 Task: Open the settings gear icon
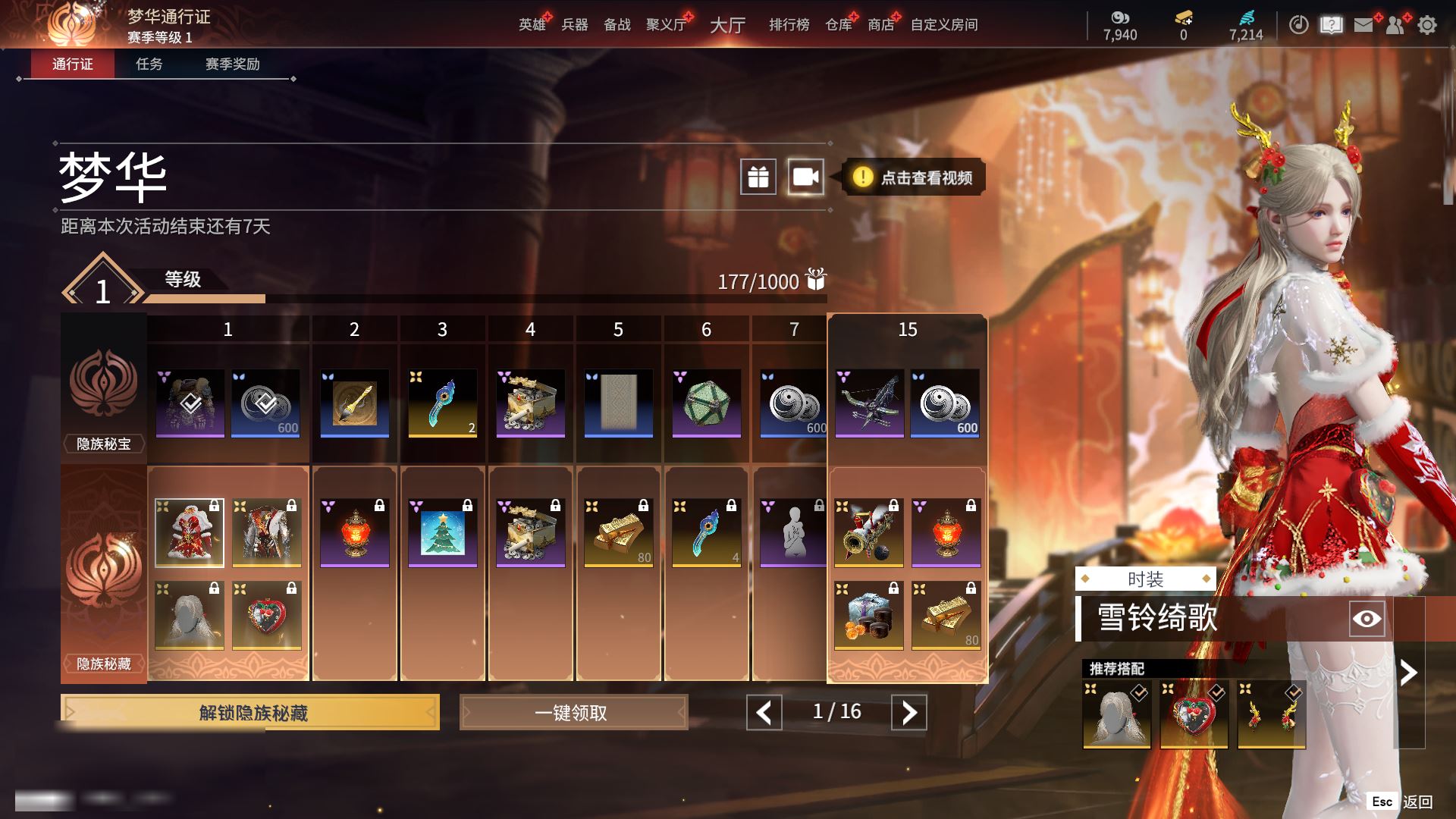tap(1427, 25)
